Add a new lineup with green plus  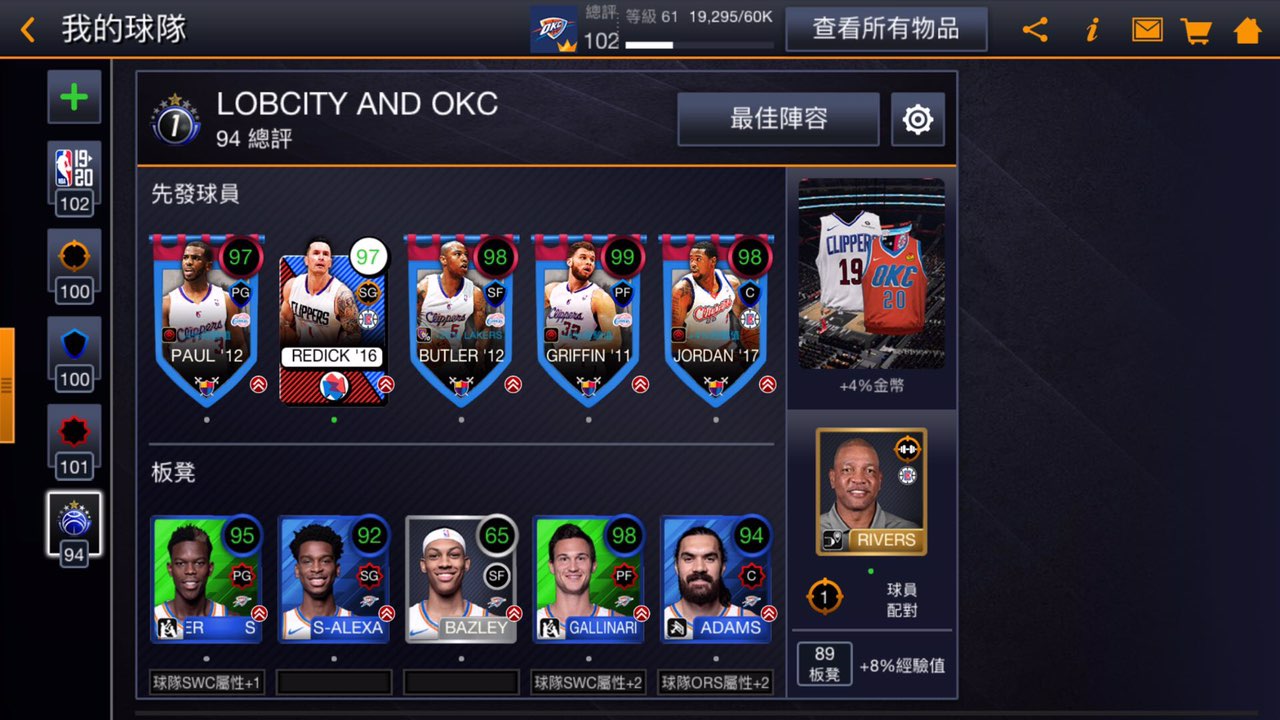click(x=74, y=97)
